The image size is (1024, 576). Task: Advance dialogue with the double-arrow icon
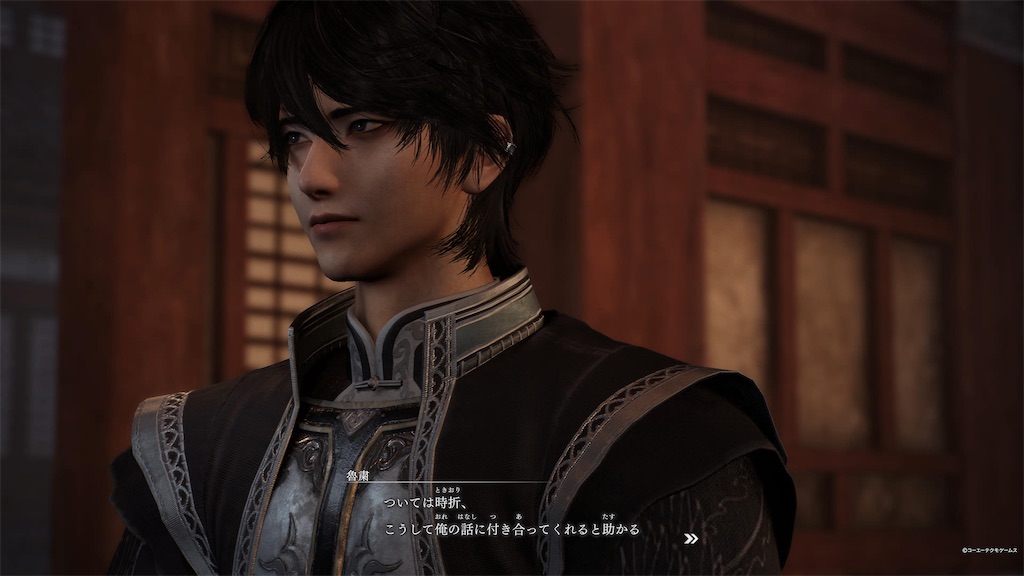[x=690, y=538]
